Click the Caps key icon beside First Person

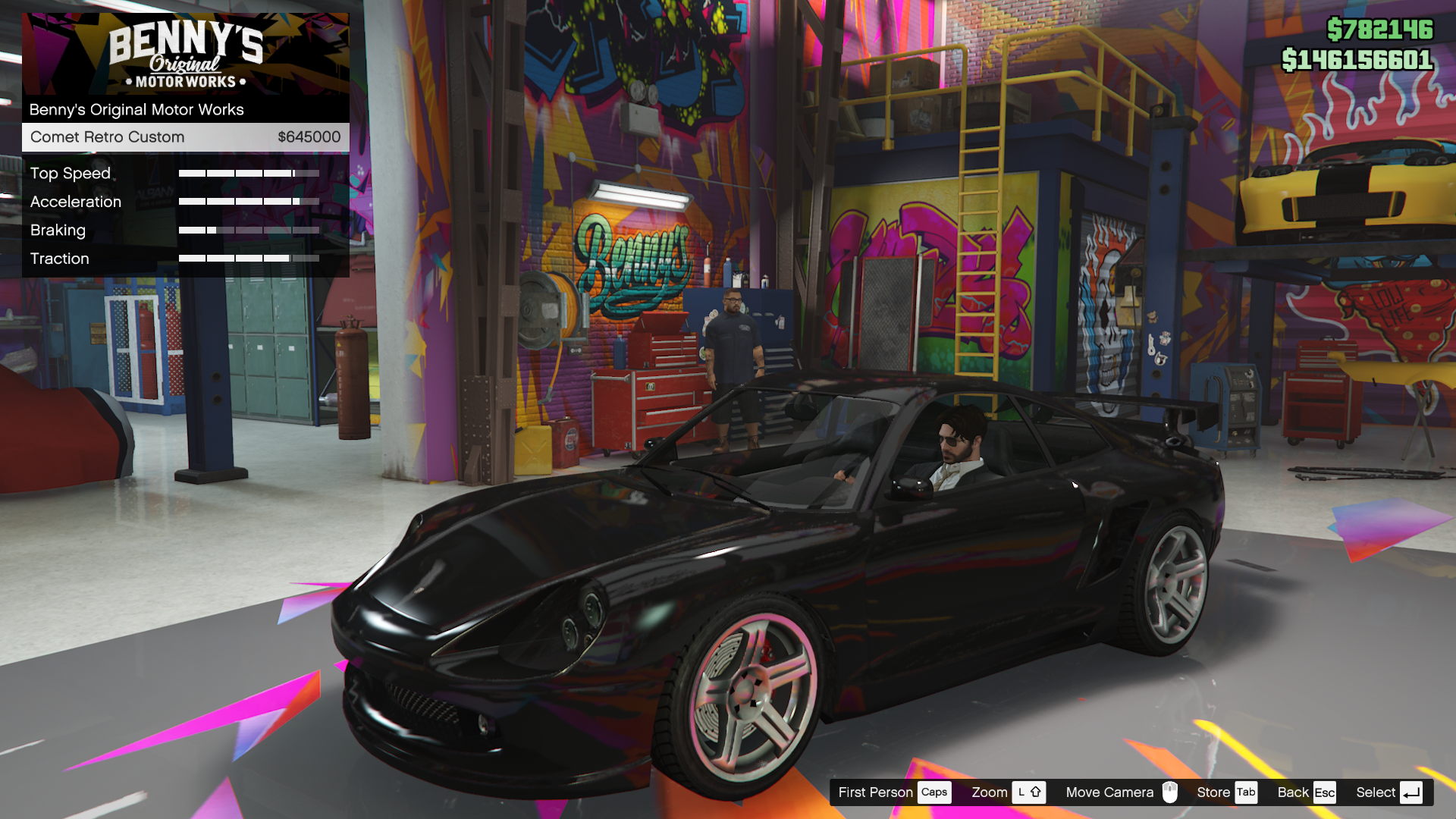[934, 792]
